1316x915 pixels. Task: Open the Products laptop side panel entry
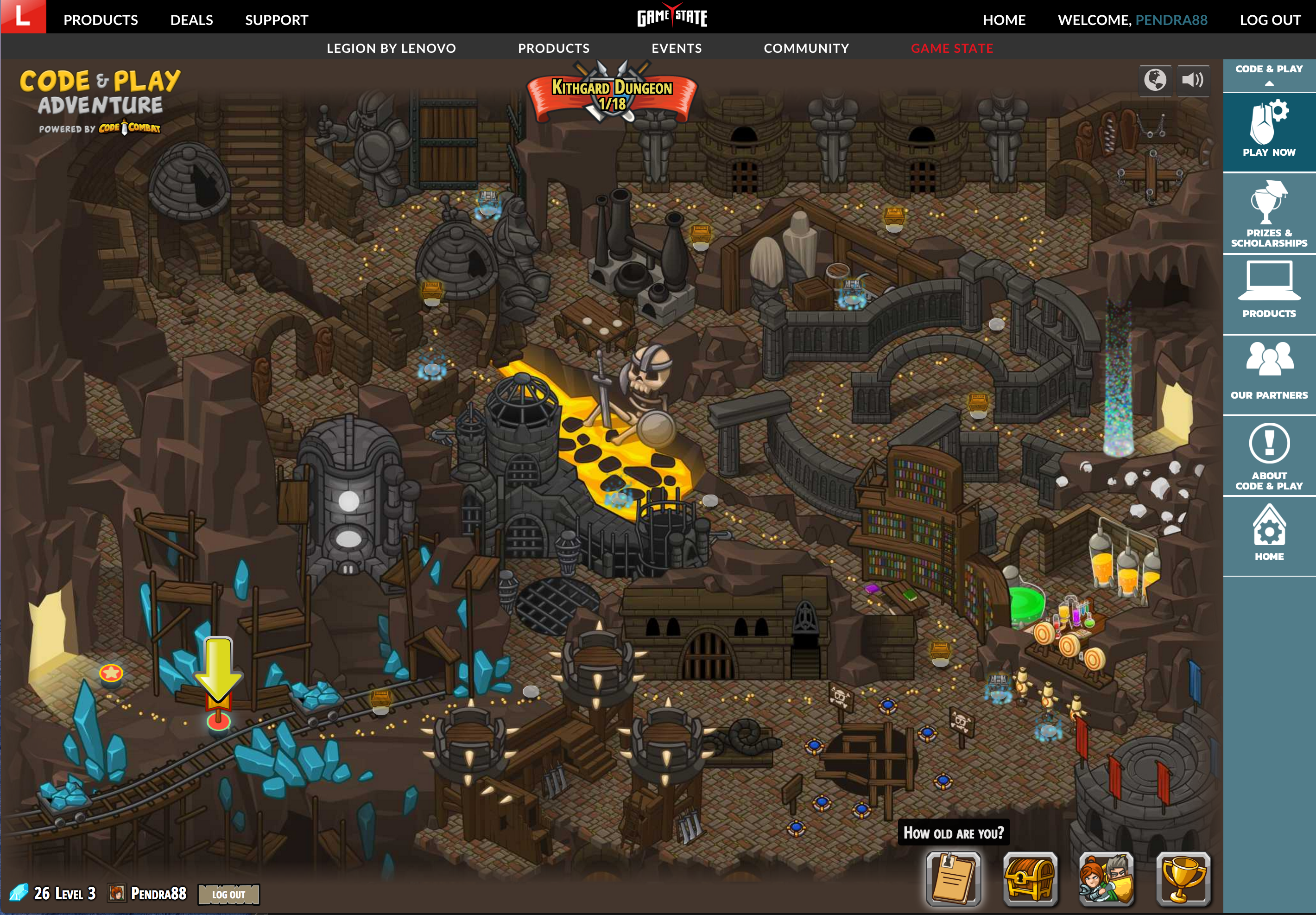tap(1269, 290)
